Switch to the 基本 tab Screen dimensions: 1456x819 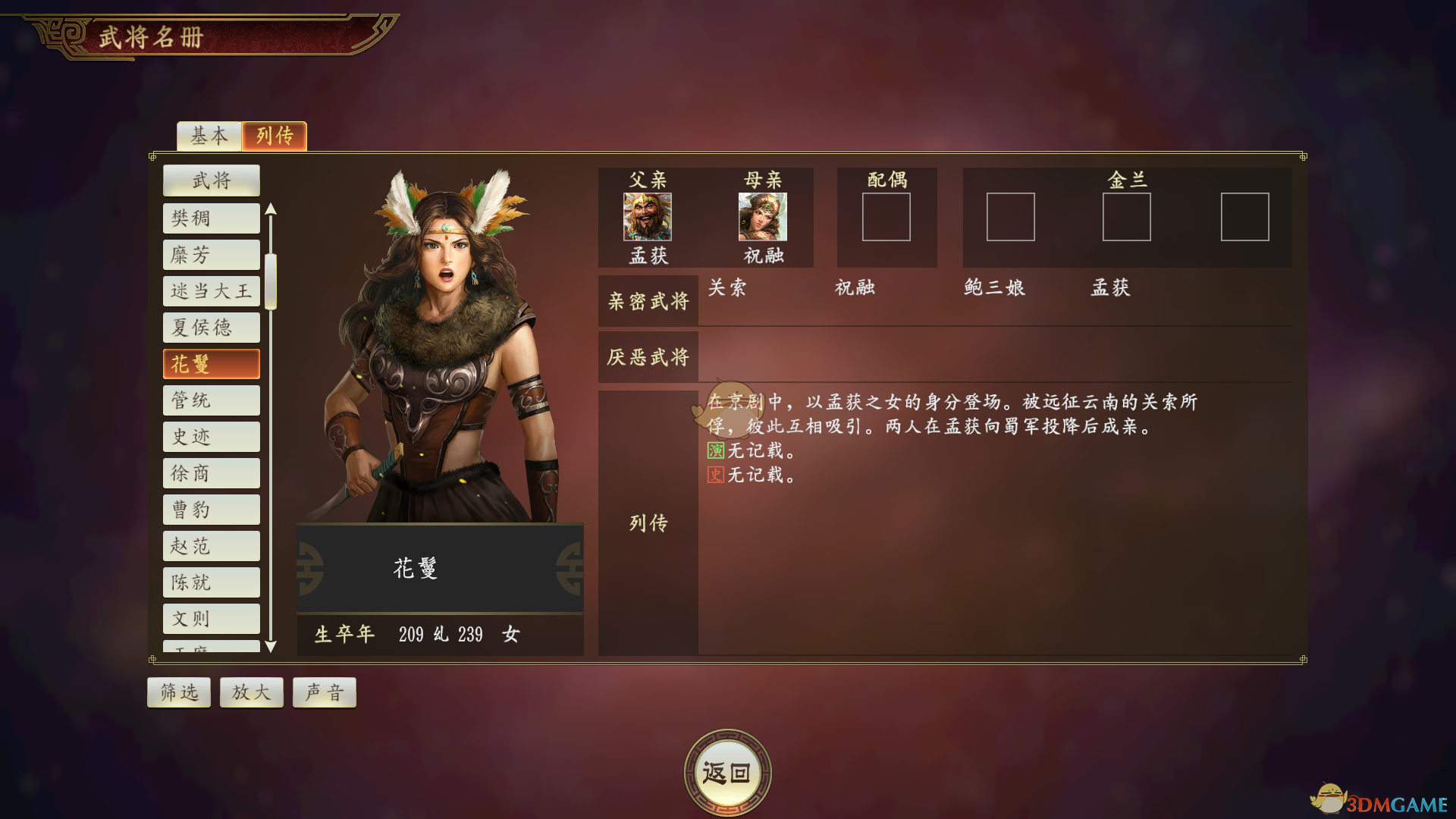209,136
